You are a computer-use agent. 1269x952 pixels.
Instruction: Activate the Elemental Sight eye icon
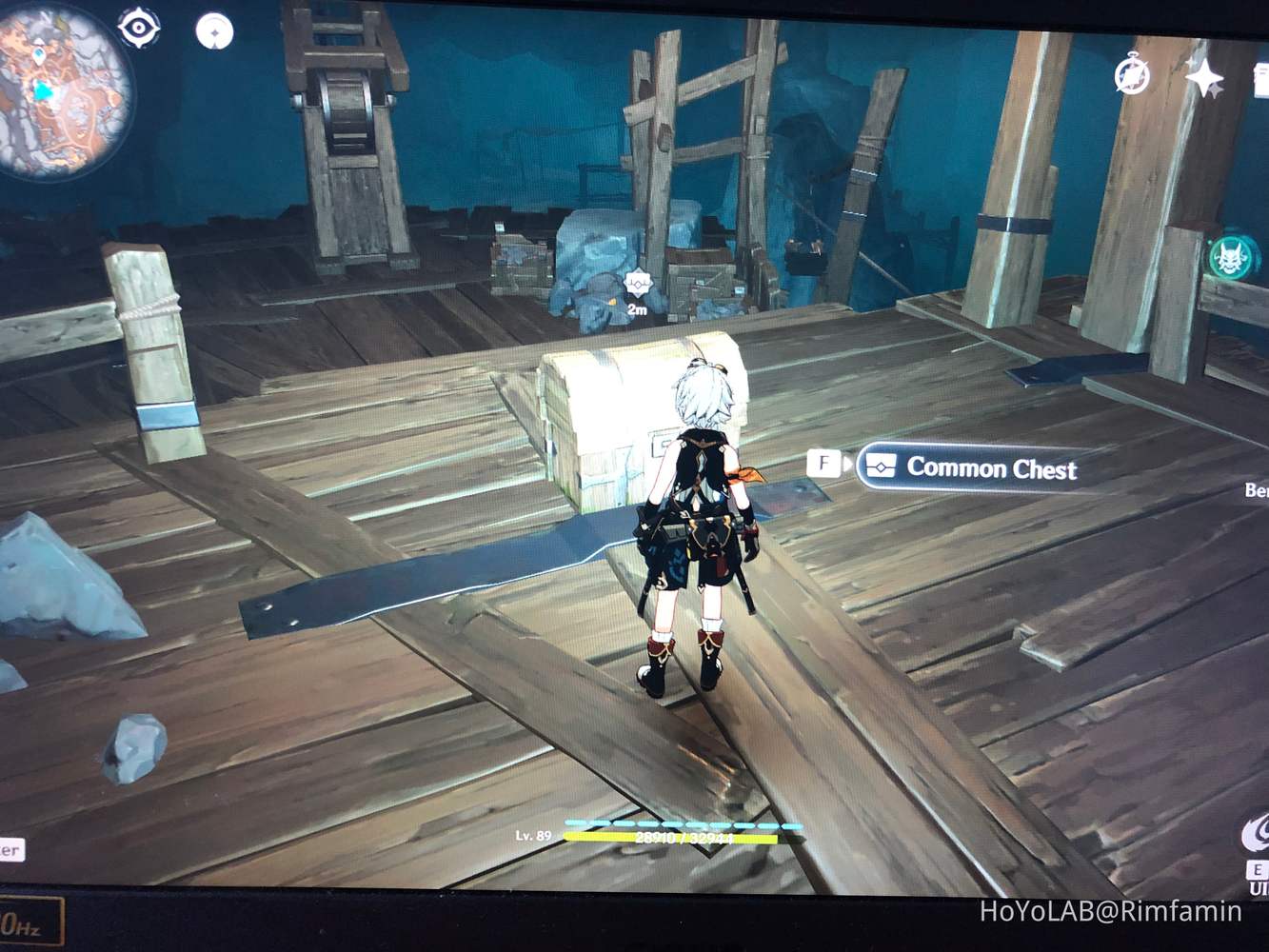coord(139,29)
